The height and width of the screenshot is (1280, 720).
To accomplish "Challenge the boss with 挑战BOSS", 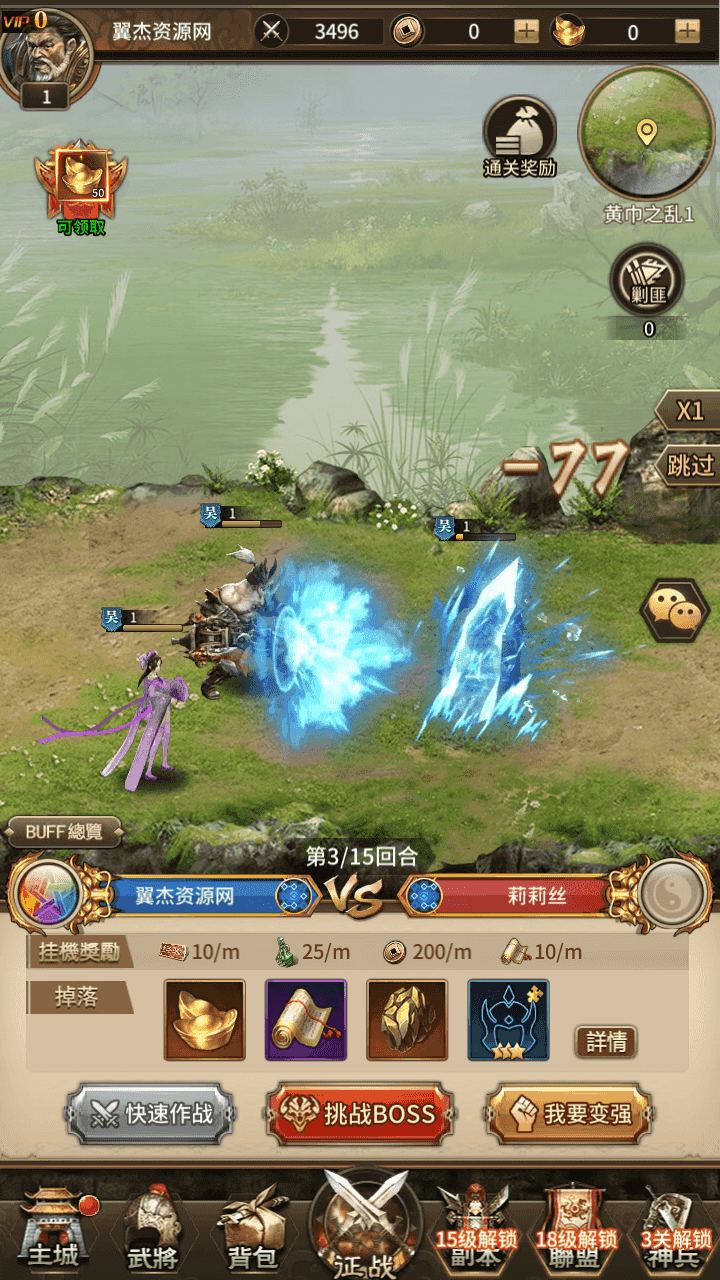I will click(360, 1113).
